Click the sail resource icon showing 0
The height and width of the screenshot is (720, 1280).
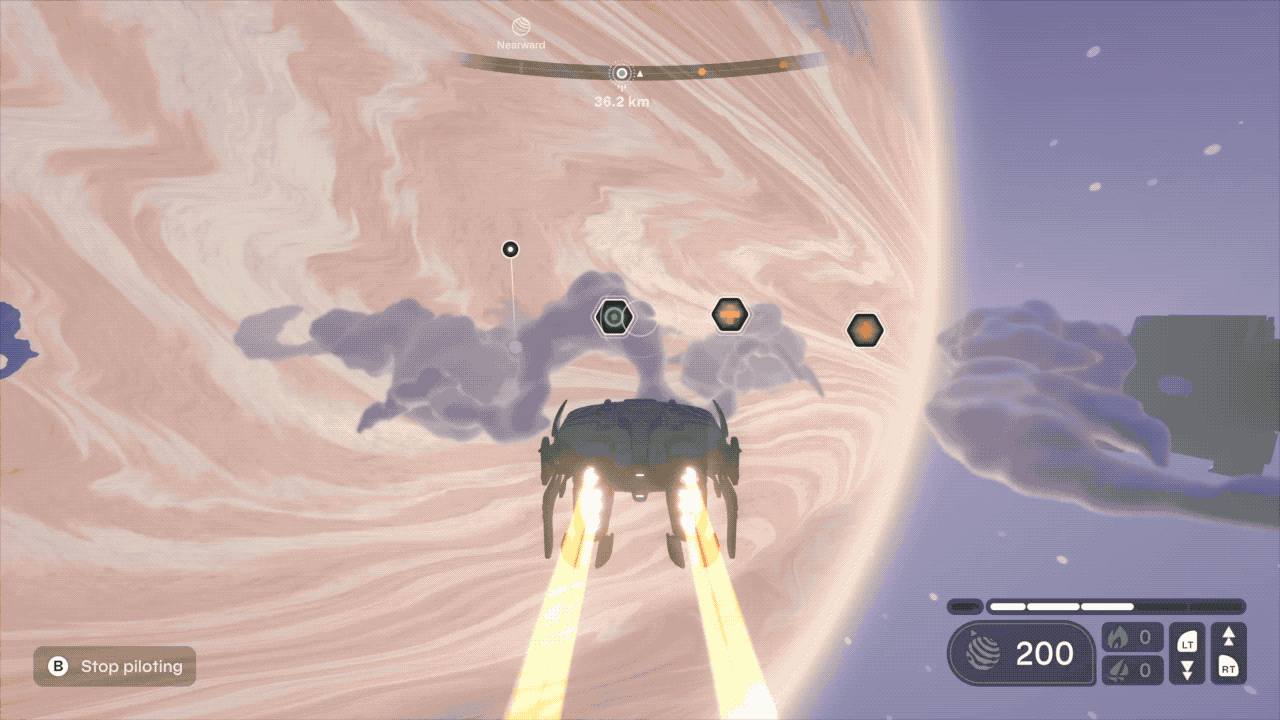click(x=1118, y=670)
